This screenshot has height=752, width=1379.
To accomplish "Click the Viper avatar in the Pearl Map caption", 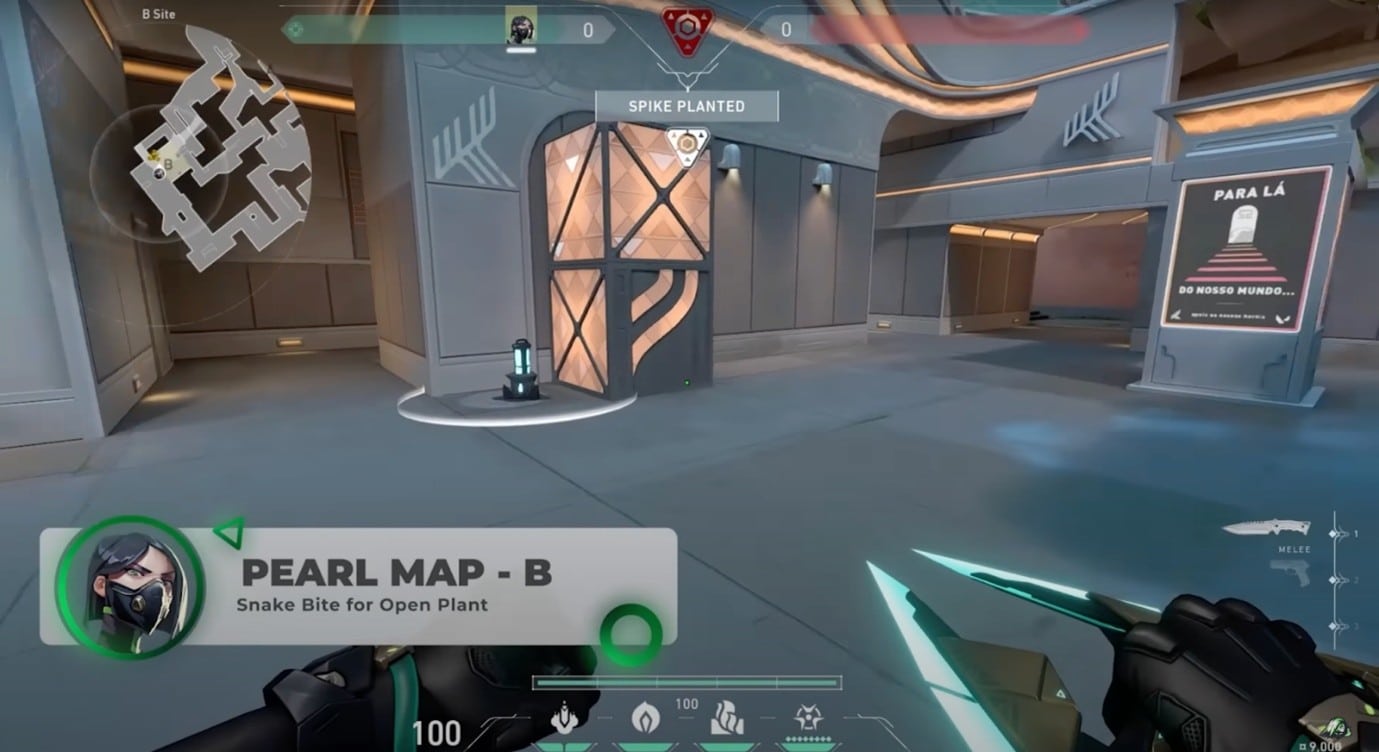I will (129, 587).
